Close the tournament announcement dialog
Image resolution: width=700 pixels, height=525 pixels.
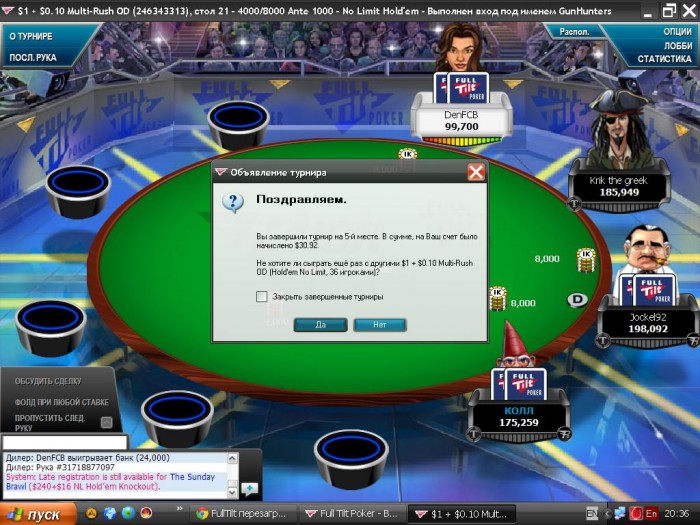click(476, 172)
